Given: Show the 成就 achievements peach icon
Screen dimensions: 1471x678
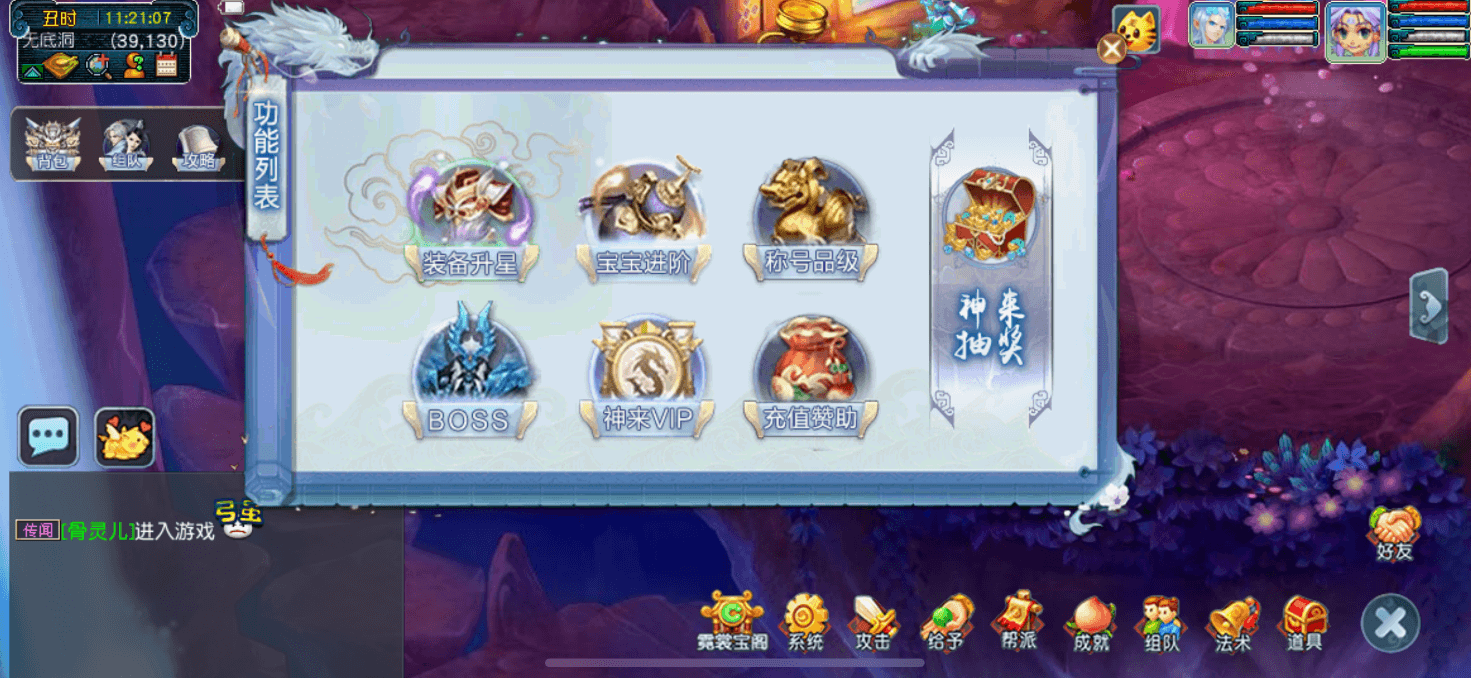Looking at the screenshot, I should tap(1091, 622).
